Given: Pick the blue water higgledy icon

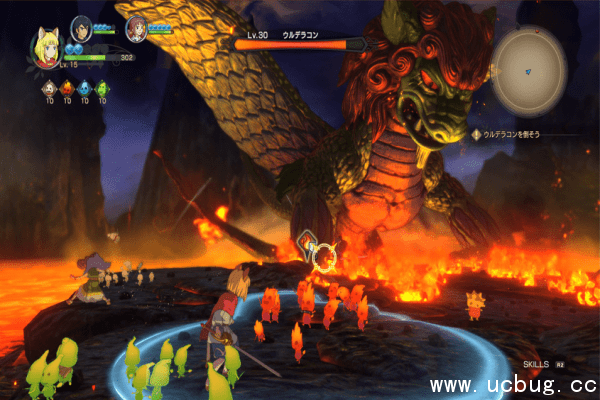Looking at the screenshot, I should click(x=84, y=90).
